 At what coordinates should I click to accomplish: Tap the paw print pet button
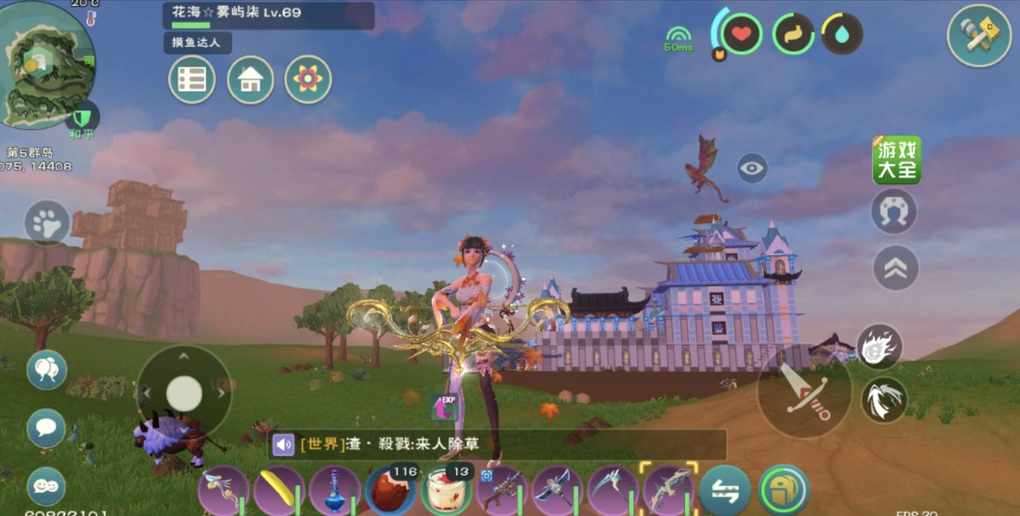(47, 222)
